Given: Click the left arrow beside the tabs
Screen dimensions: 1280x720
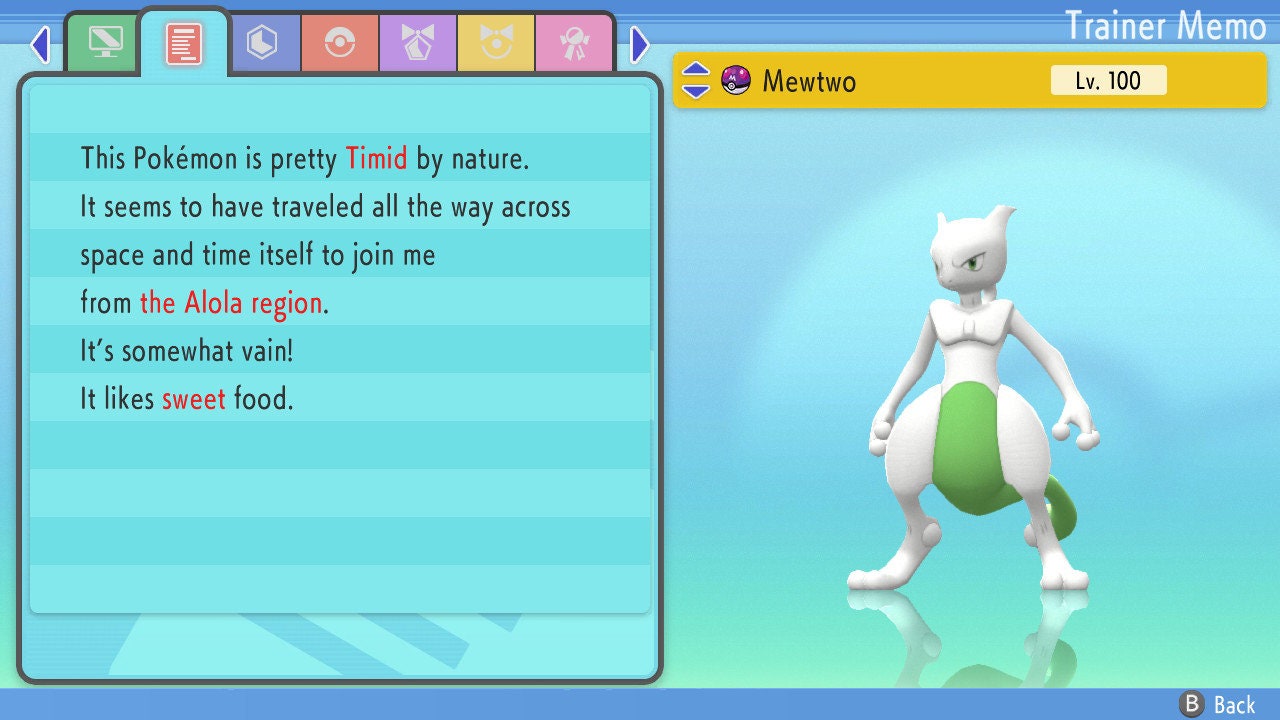Looking at the screenshot, I should pyautogui.click(x=40, y=44).
